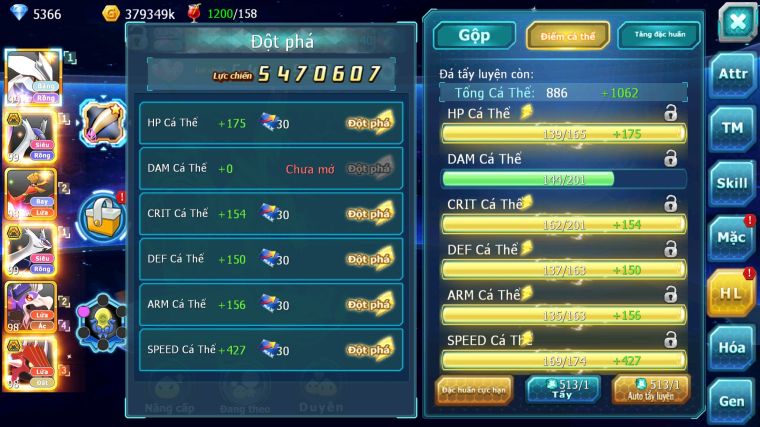Go to the Mặc section
The image size is (760, 427).
(732, 237)
